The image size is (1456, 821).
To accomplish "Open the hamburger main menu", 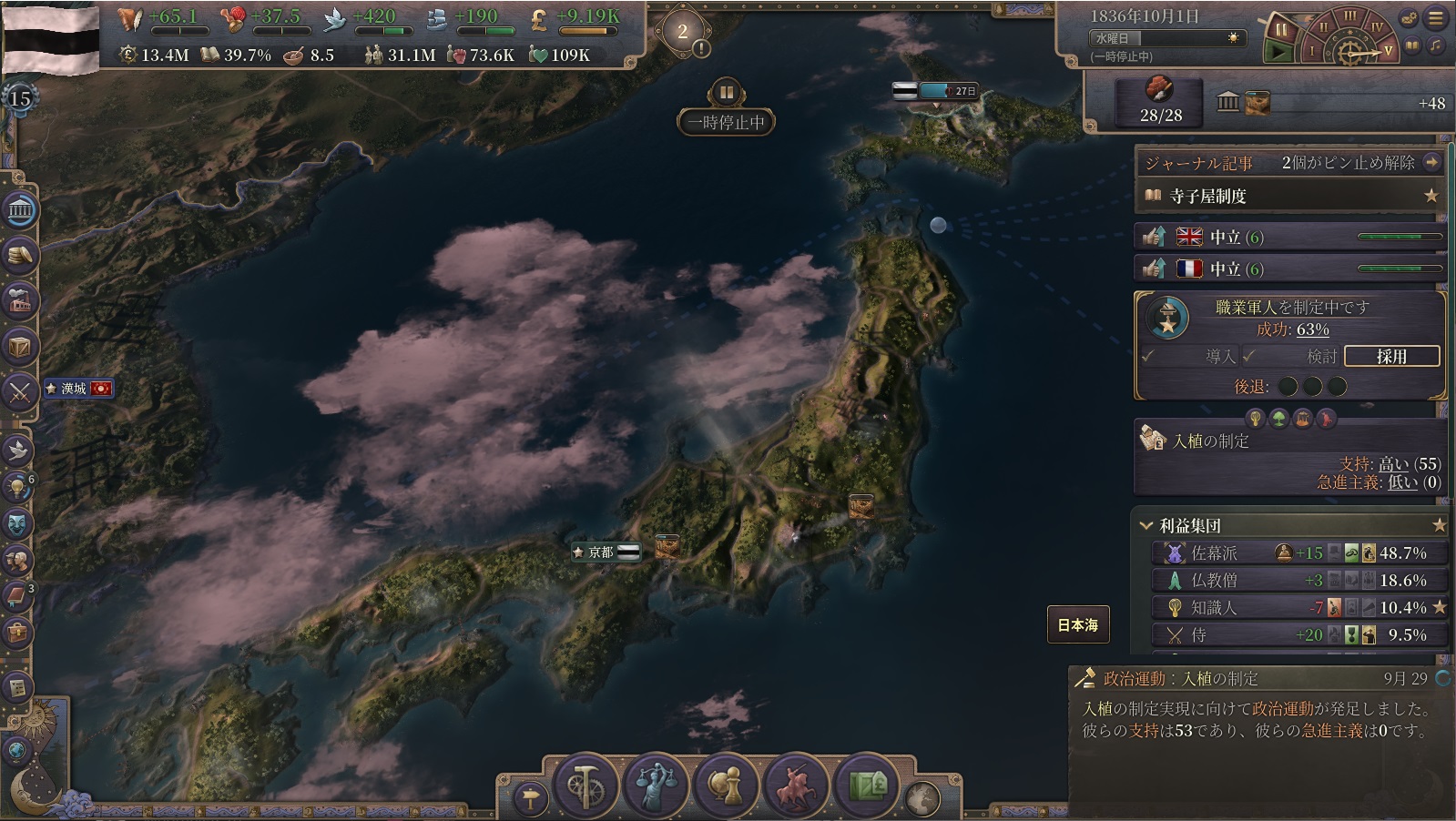I will pos(1436,17).
